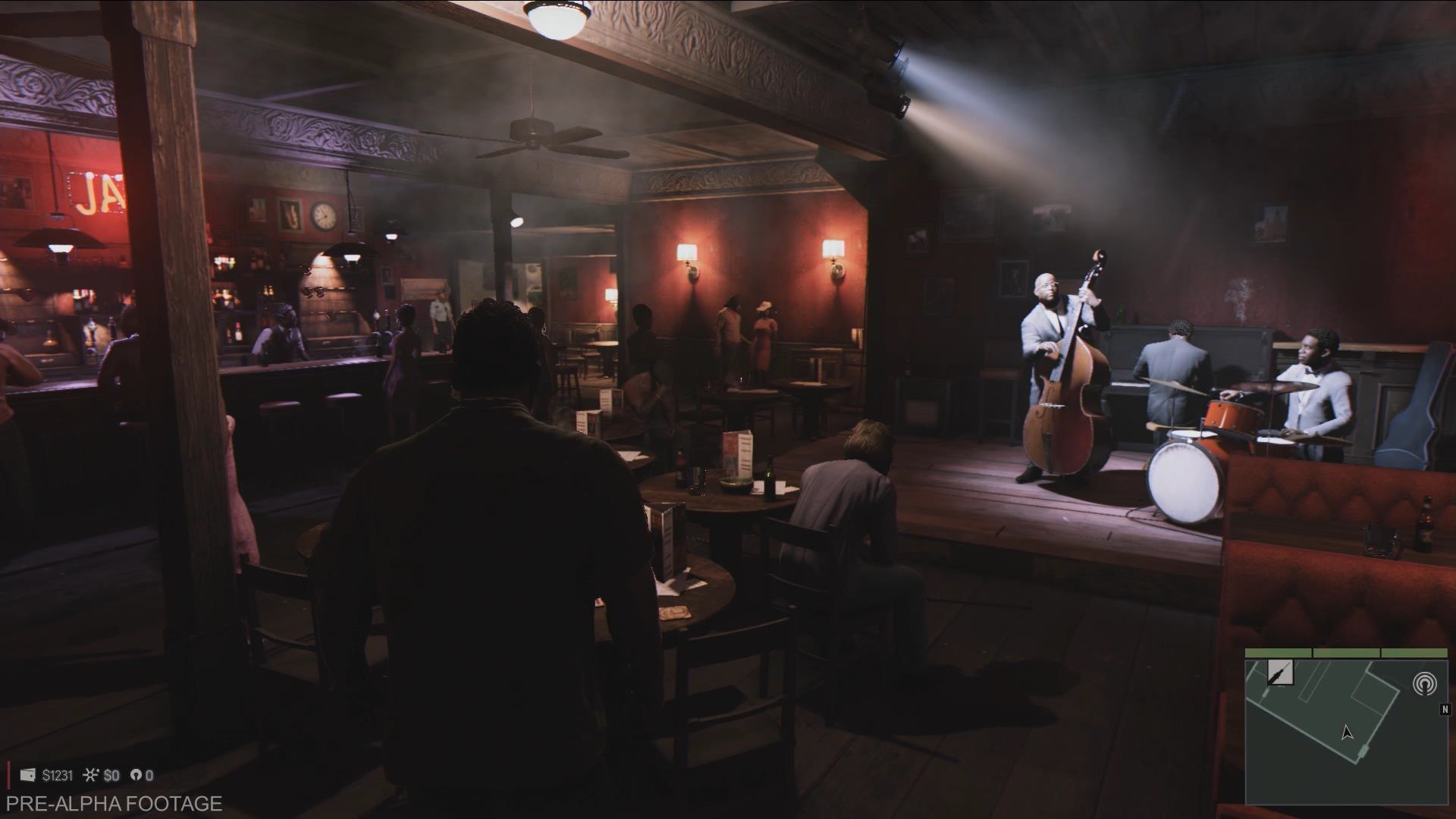Viewport: 1456px width, 819px height.
Task: Click the N compass marker beside the minimap
Action: [x=1445, y=708]
